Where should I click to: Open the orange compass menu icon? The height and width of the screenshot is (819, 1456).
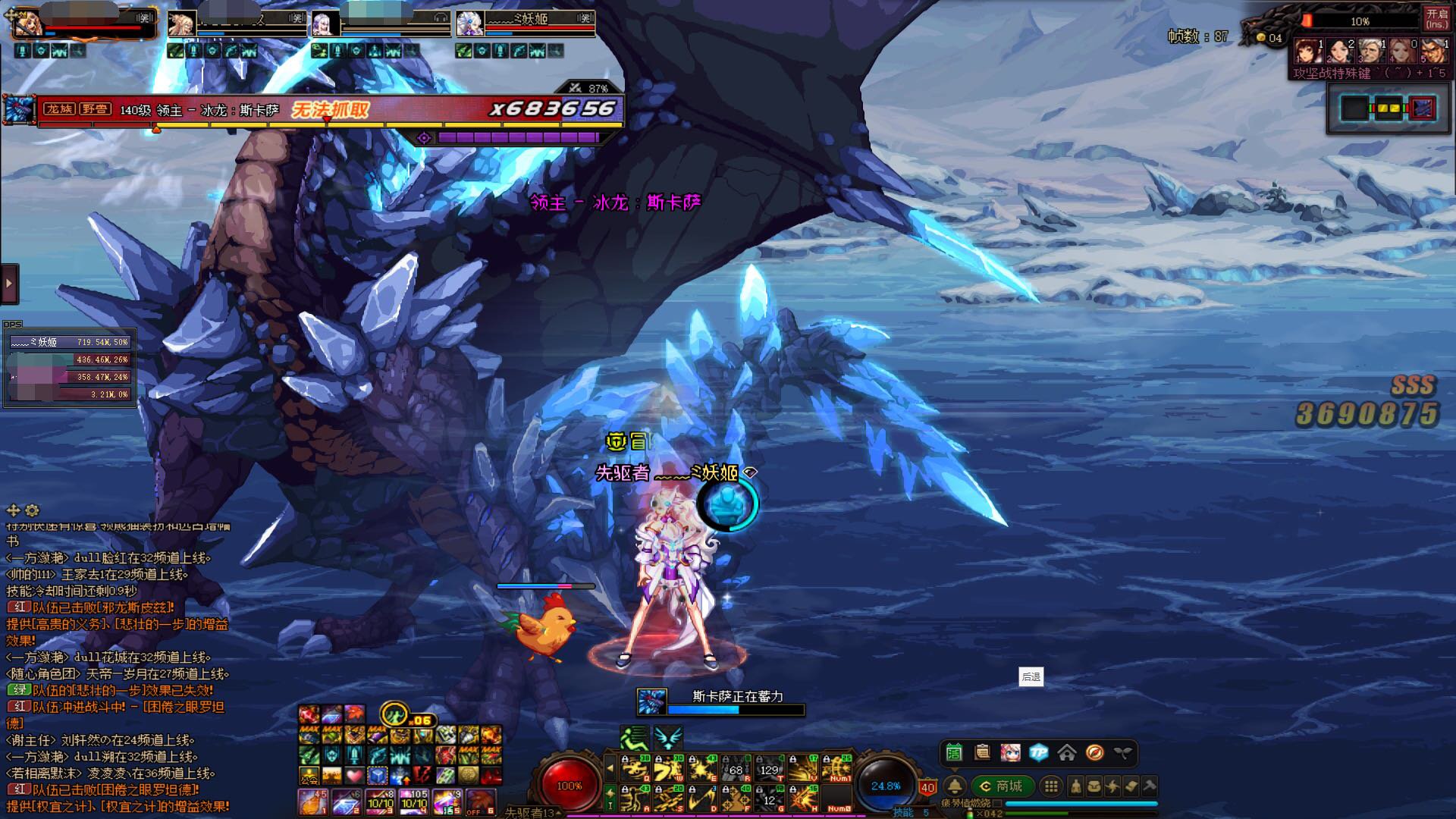(x=1094, y=752)
